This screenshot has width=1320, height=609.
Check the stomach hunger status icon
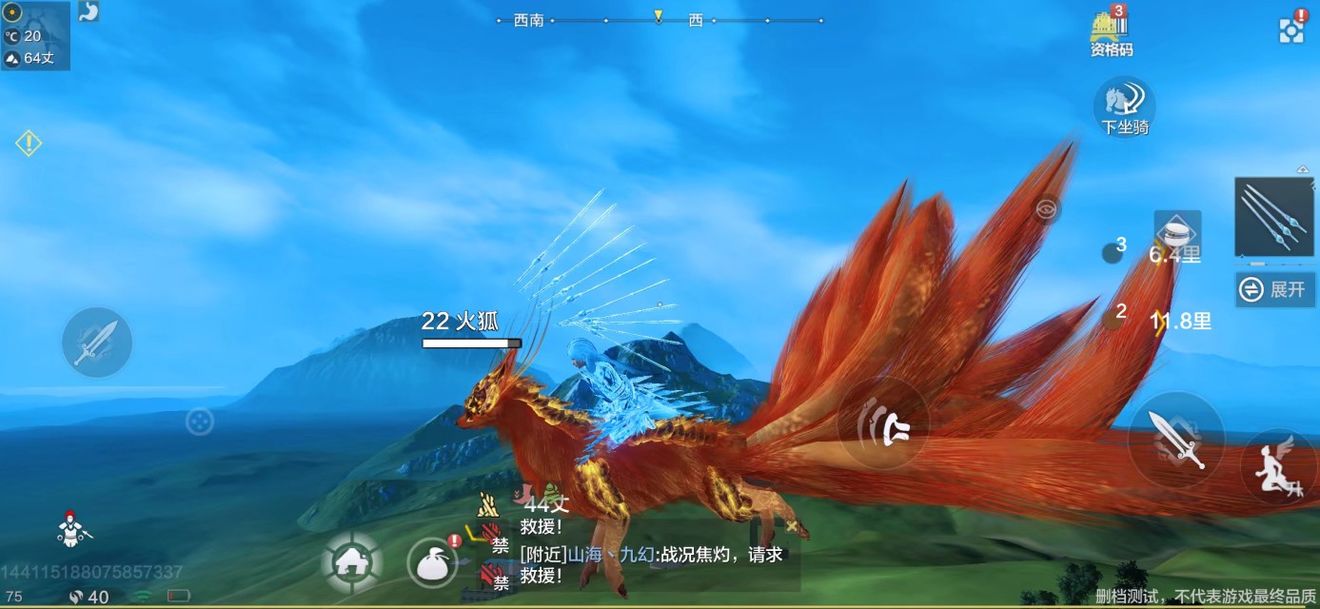89,12
